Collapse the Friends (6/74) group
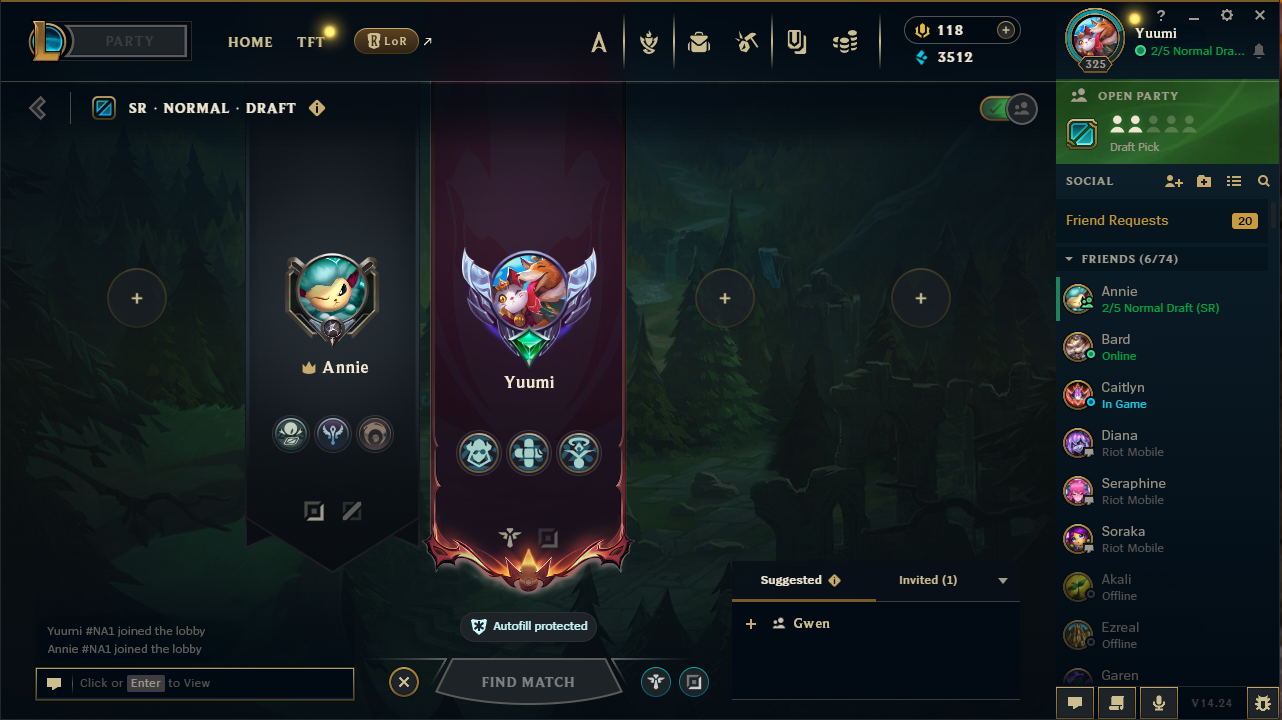This screenshot has width=1282, height=720. (x=1069, y=259)
